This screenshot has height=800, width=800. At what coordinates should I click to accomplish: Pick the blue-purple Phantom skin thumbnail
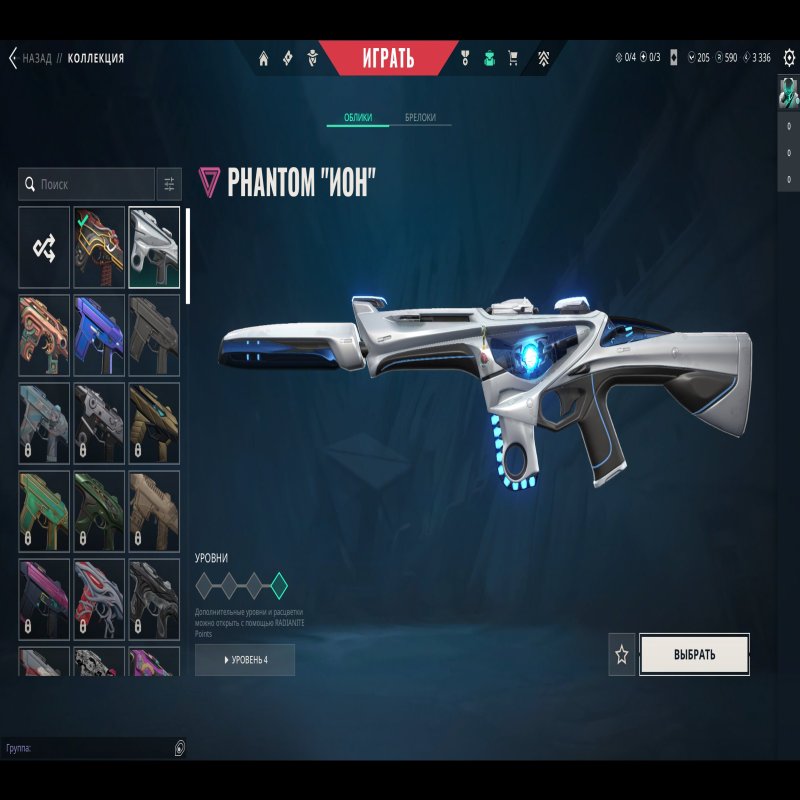[x=99, y=335]
